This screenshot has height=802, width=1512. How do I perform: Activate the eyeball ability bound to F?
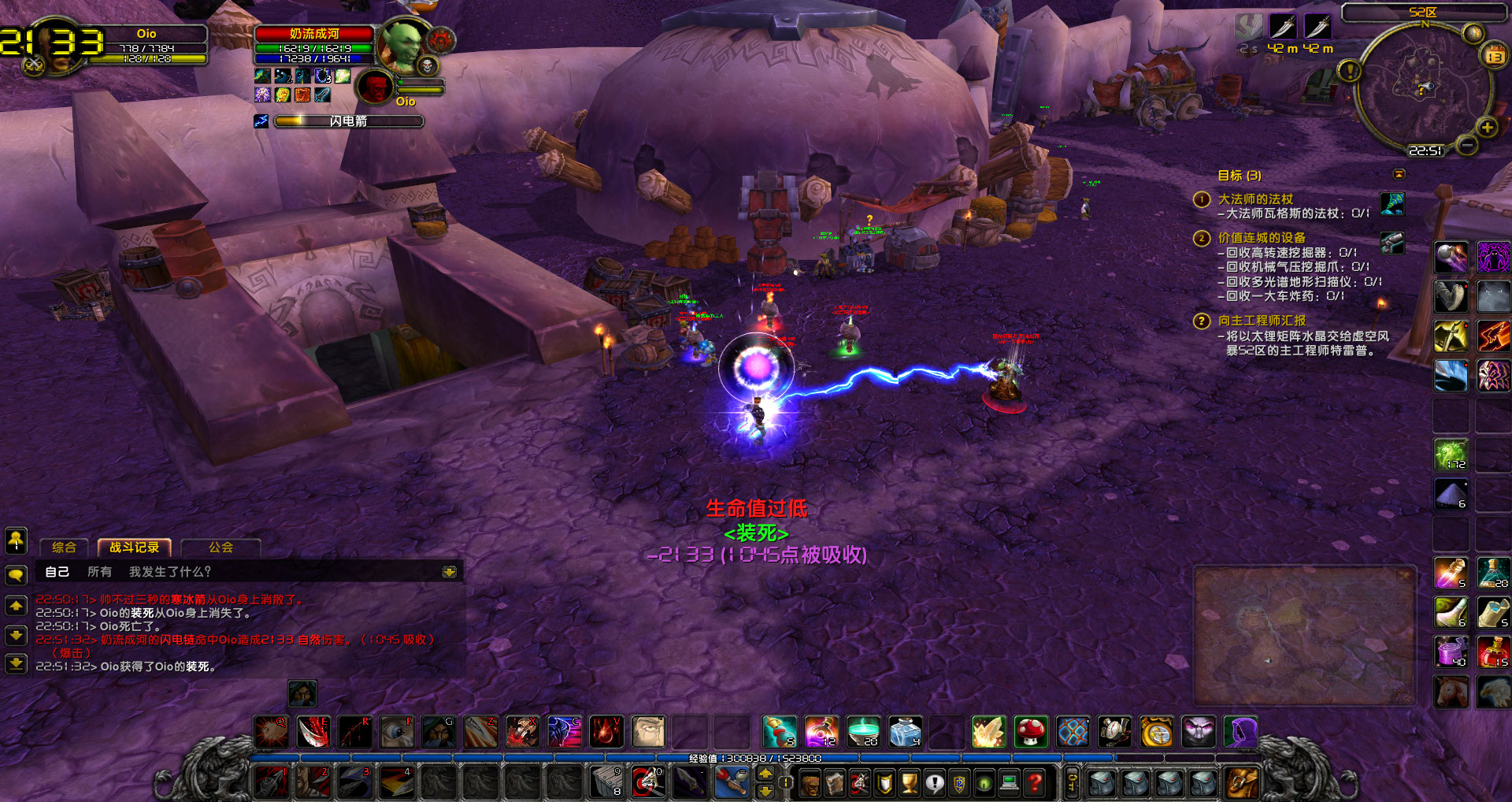pos(397,732)
